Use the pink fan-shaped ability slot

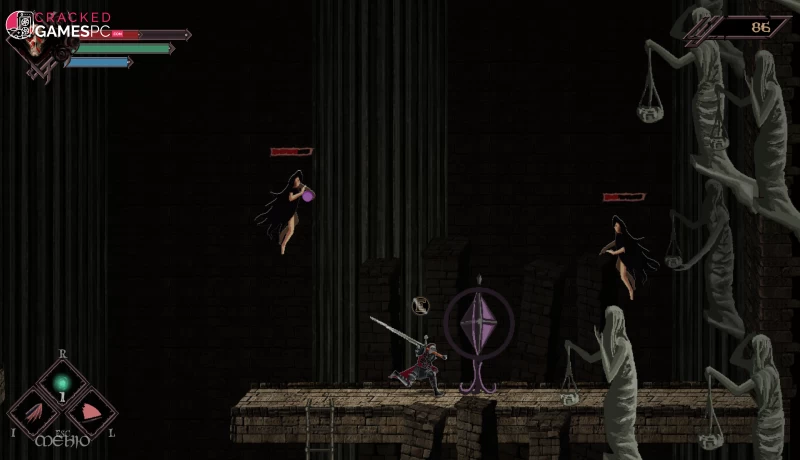[90, 411]
